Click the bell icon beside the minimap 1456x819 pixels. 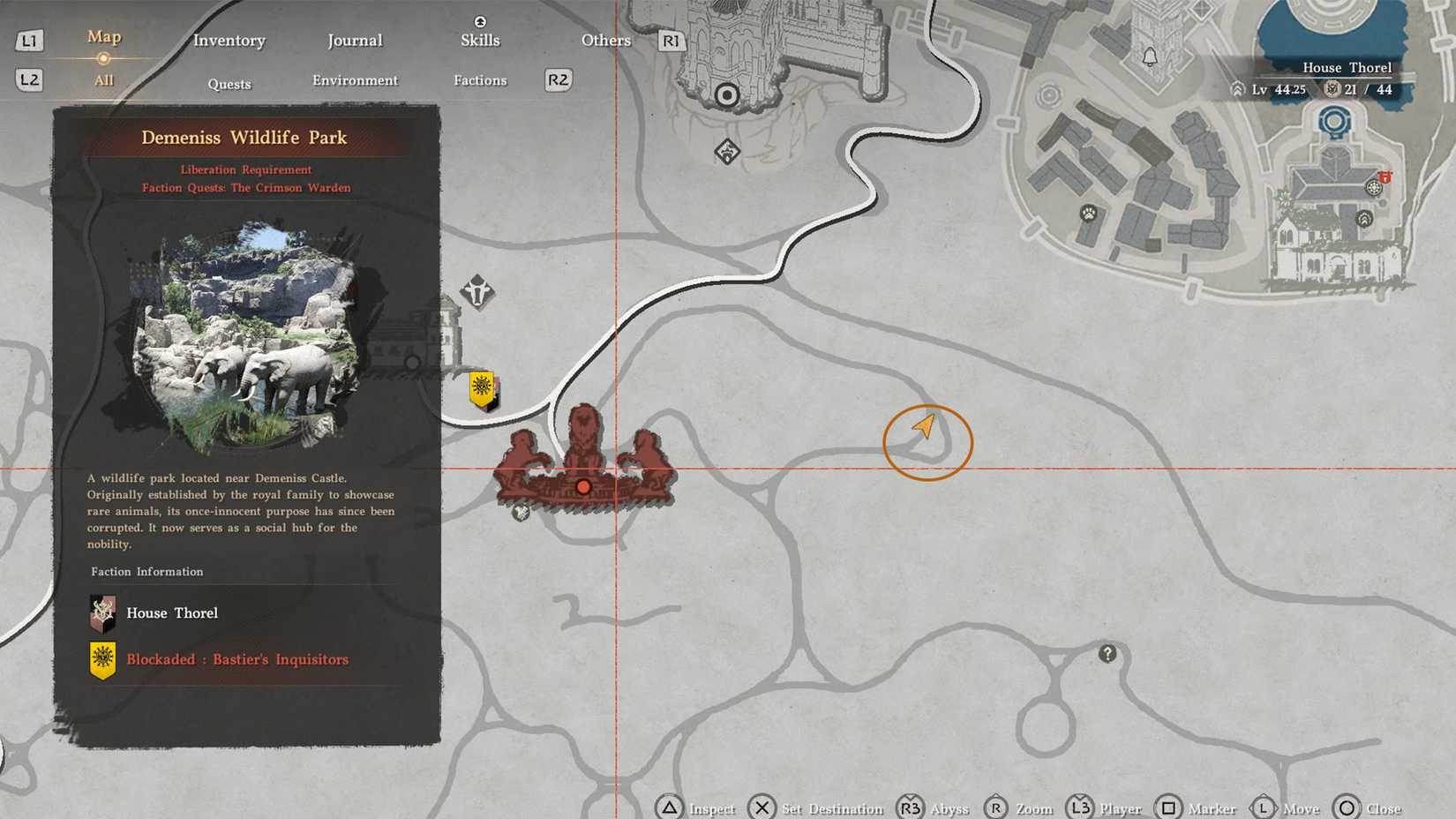[1150, 55]
